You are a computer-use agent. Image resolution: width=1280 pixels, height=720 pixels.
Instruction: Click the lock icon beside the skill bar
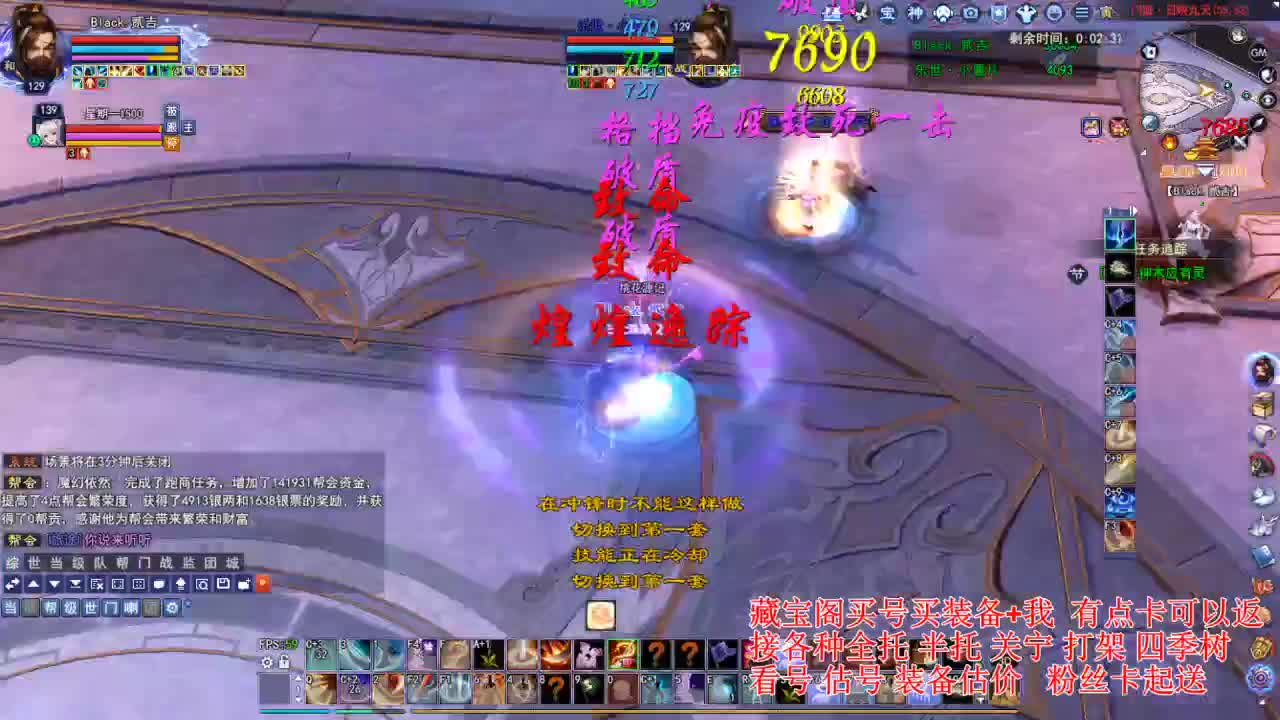pyautogui.click(x=284, y=662)
